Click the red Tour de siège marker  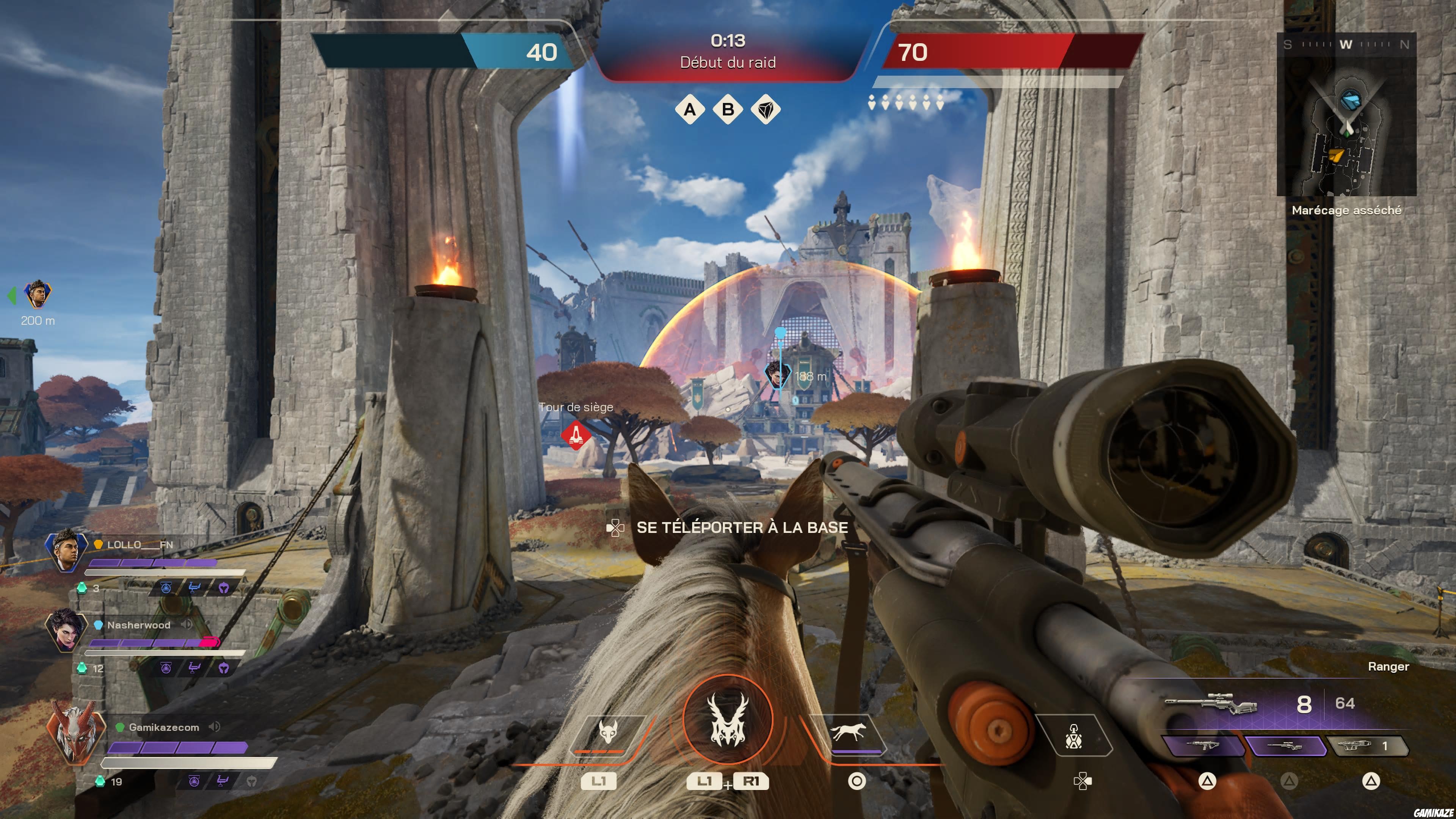[576, 434]
